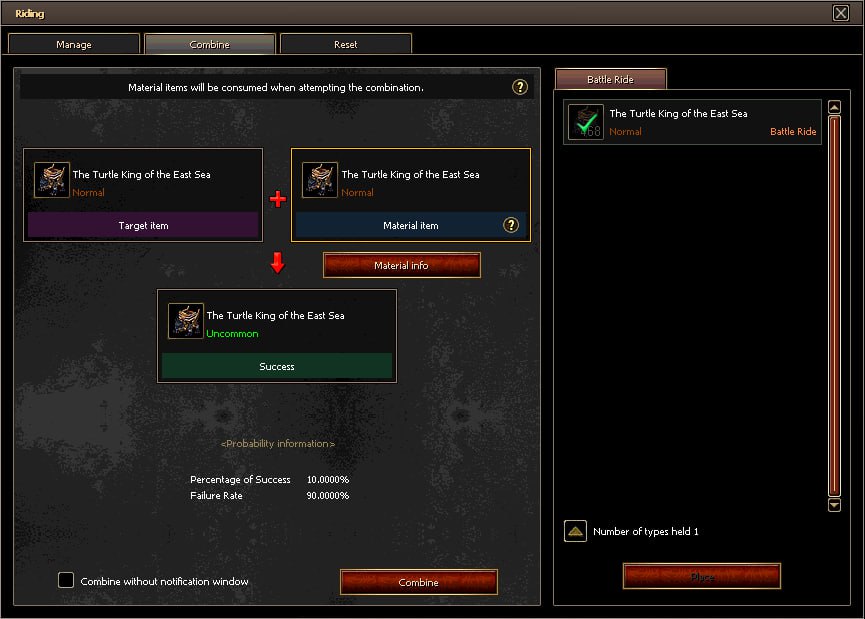
Task: Click the Place button
Action: (701, 576)
